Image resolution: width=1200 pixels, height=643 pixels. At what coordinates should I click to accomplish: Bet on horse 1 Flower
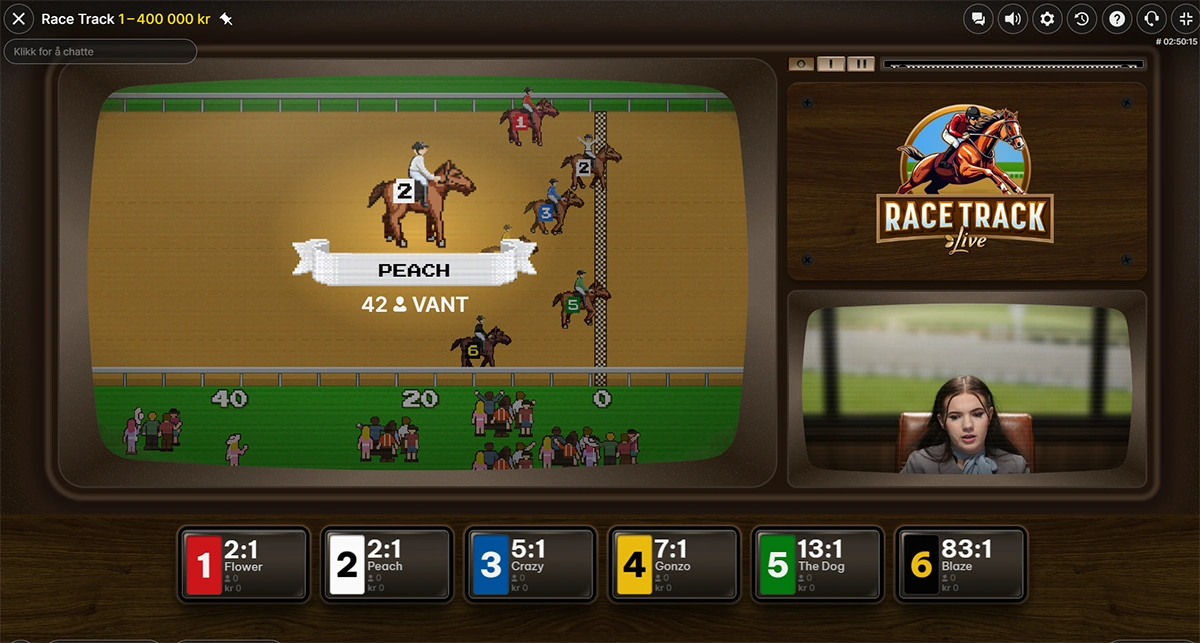tap(243, 565)
